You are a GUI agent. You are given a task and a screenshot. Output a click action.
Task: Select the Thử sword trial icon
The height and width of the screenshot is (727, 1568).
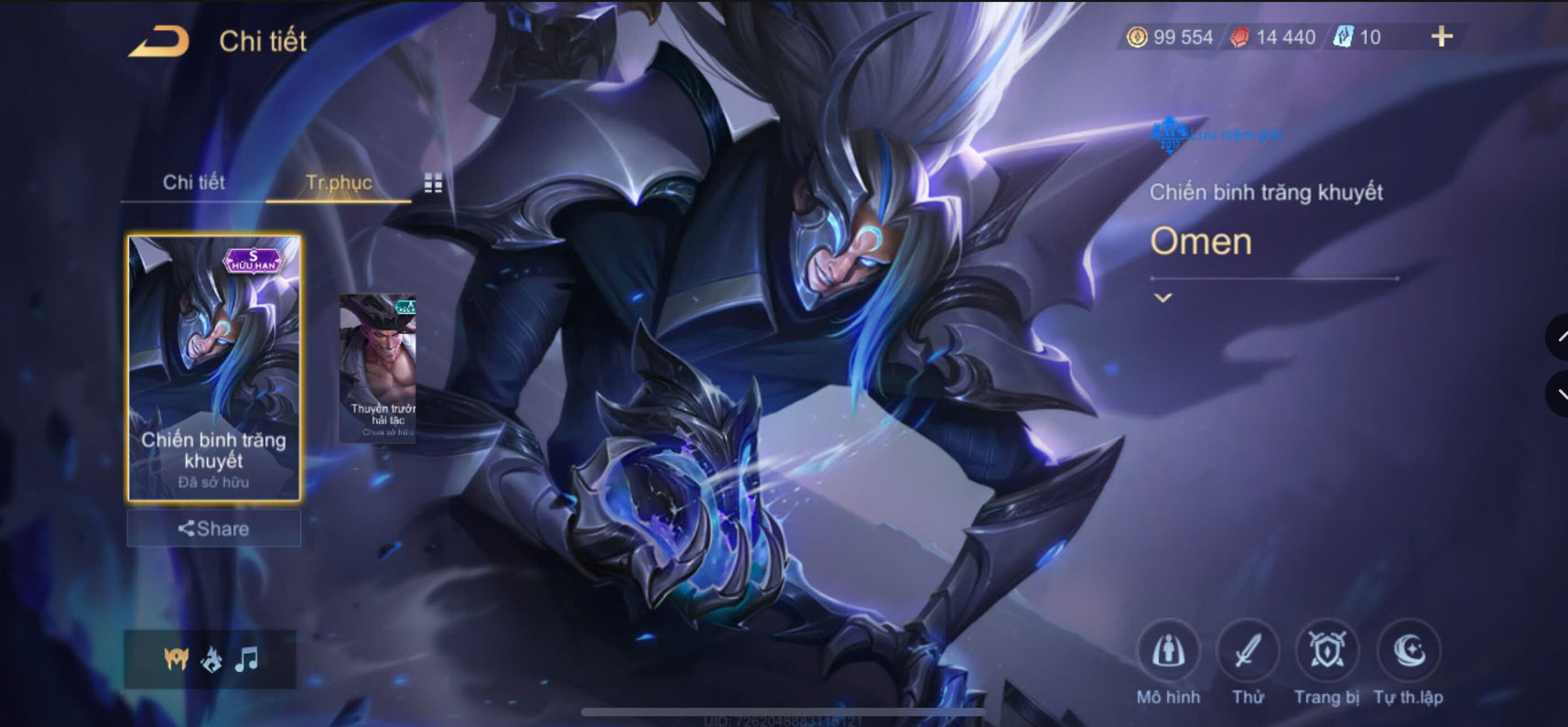tap(1249, 652)
